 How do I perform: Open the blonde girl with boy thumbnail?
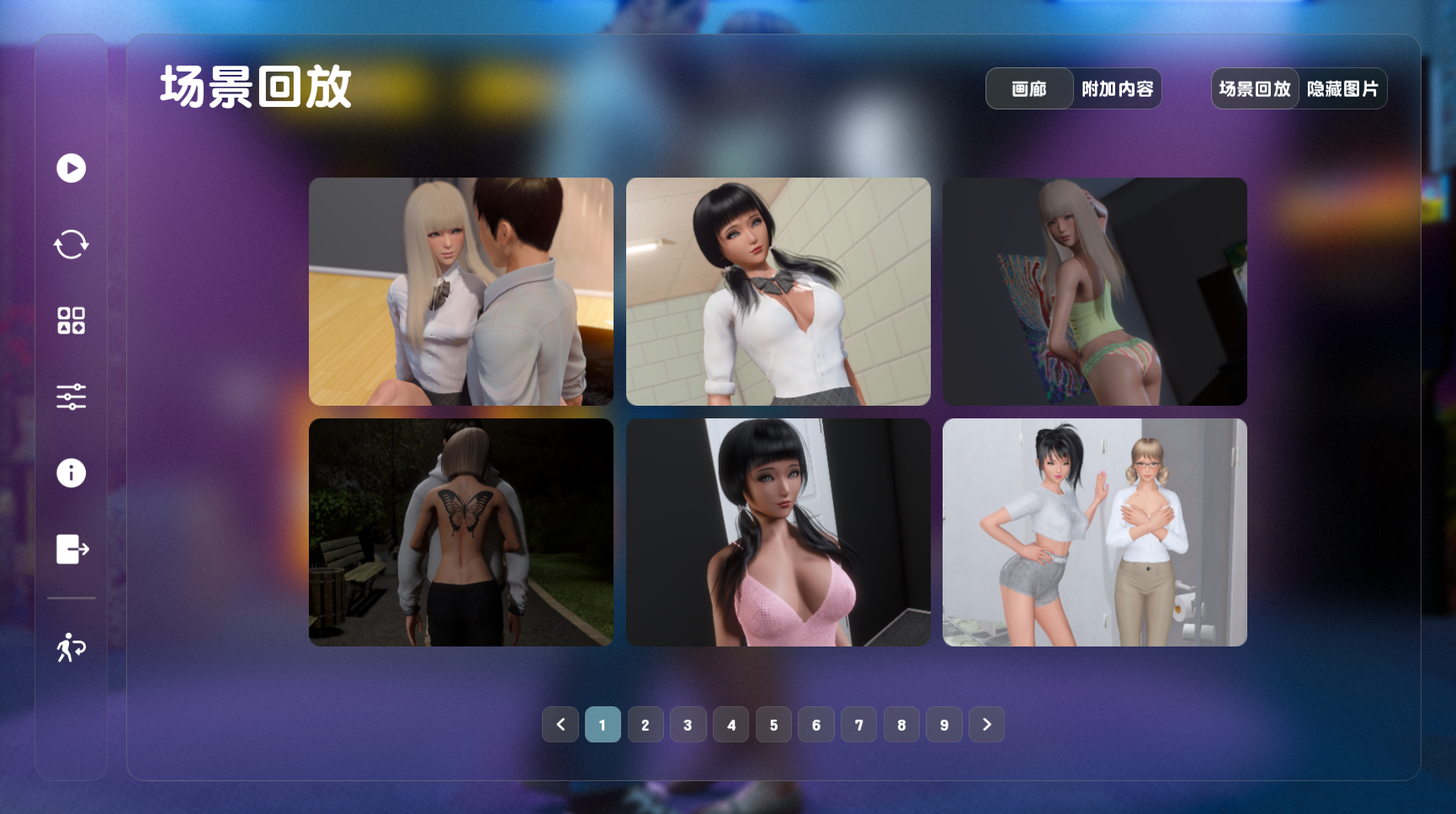(461, 291)
